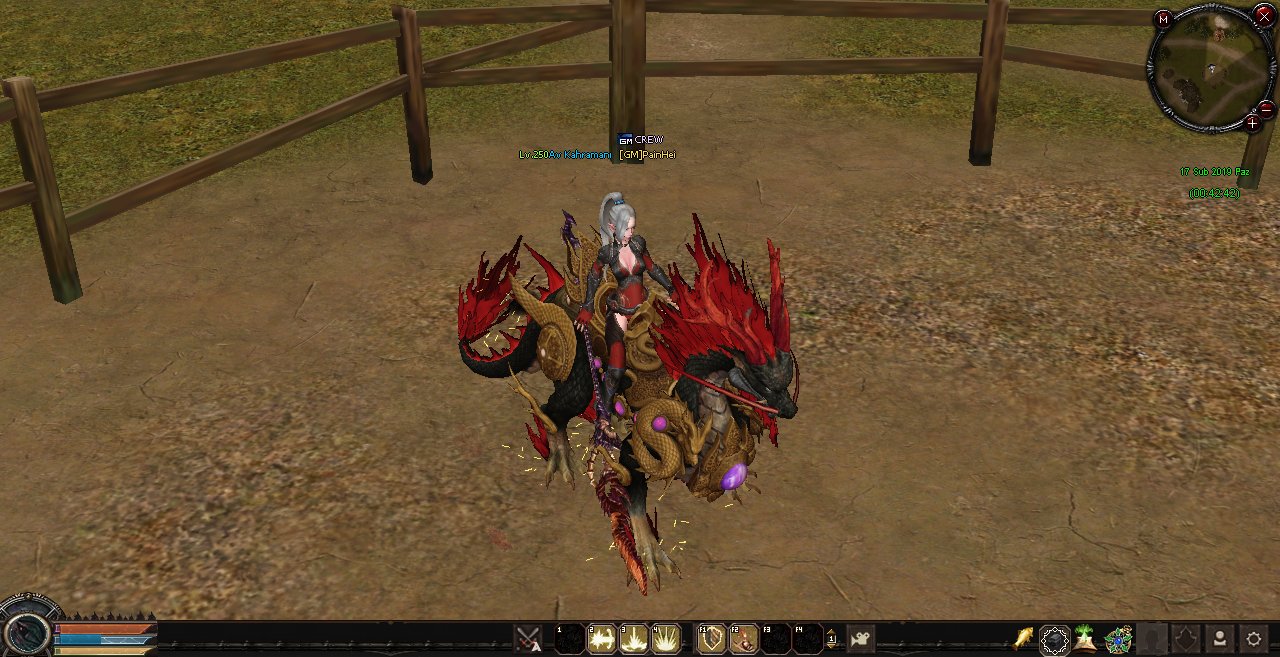Screen dimensions: 1280x657
Task: Open the character window button
Action: 1219,638
